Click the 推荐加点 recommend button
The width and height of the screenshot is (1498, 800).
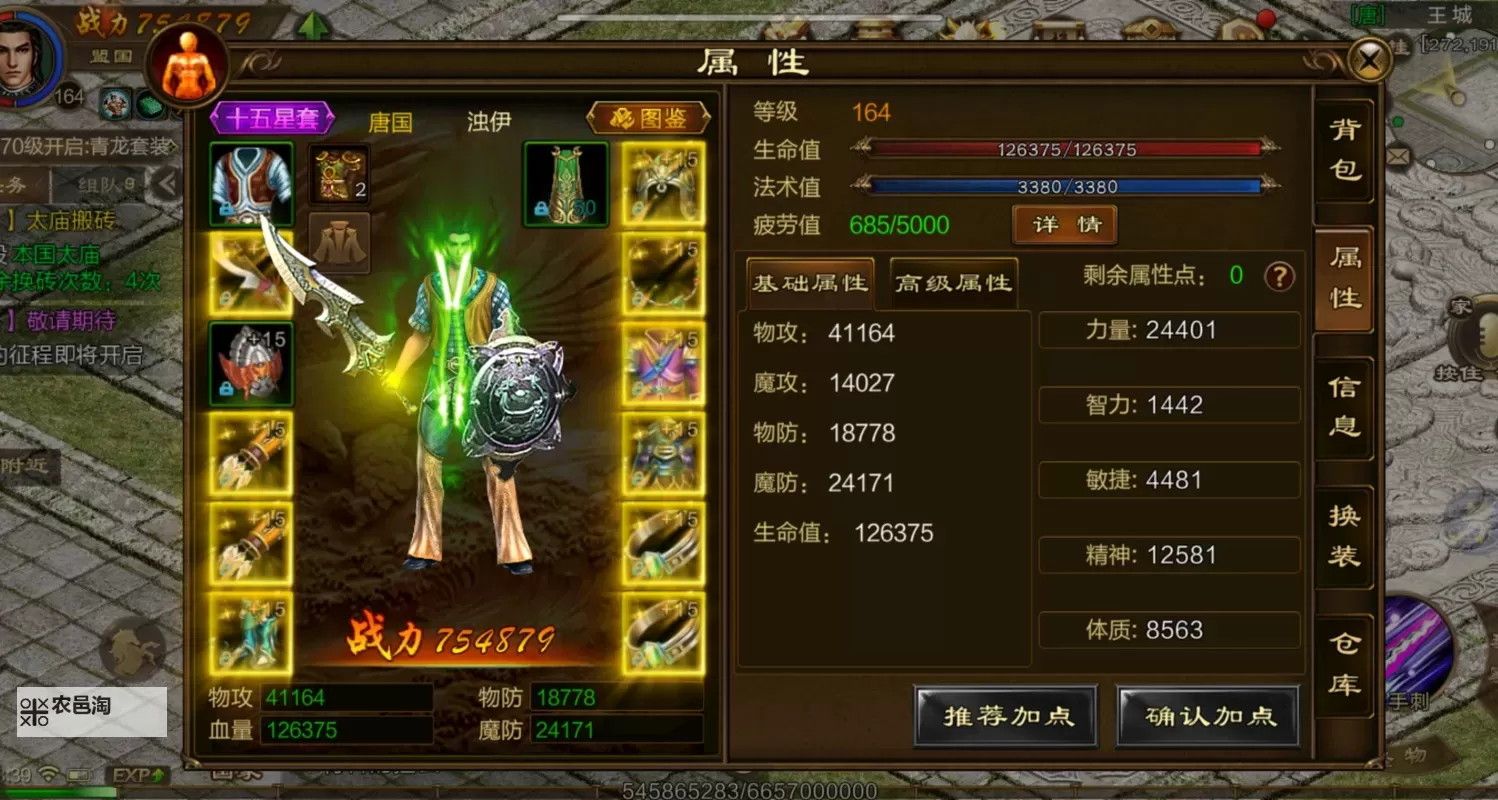[1004, 716]
